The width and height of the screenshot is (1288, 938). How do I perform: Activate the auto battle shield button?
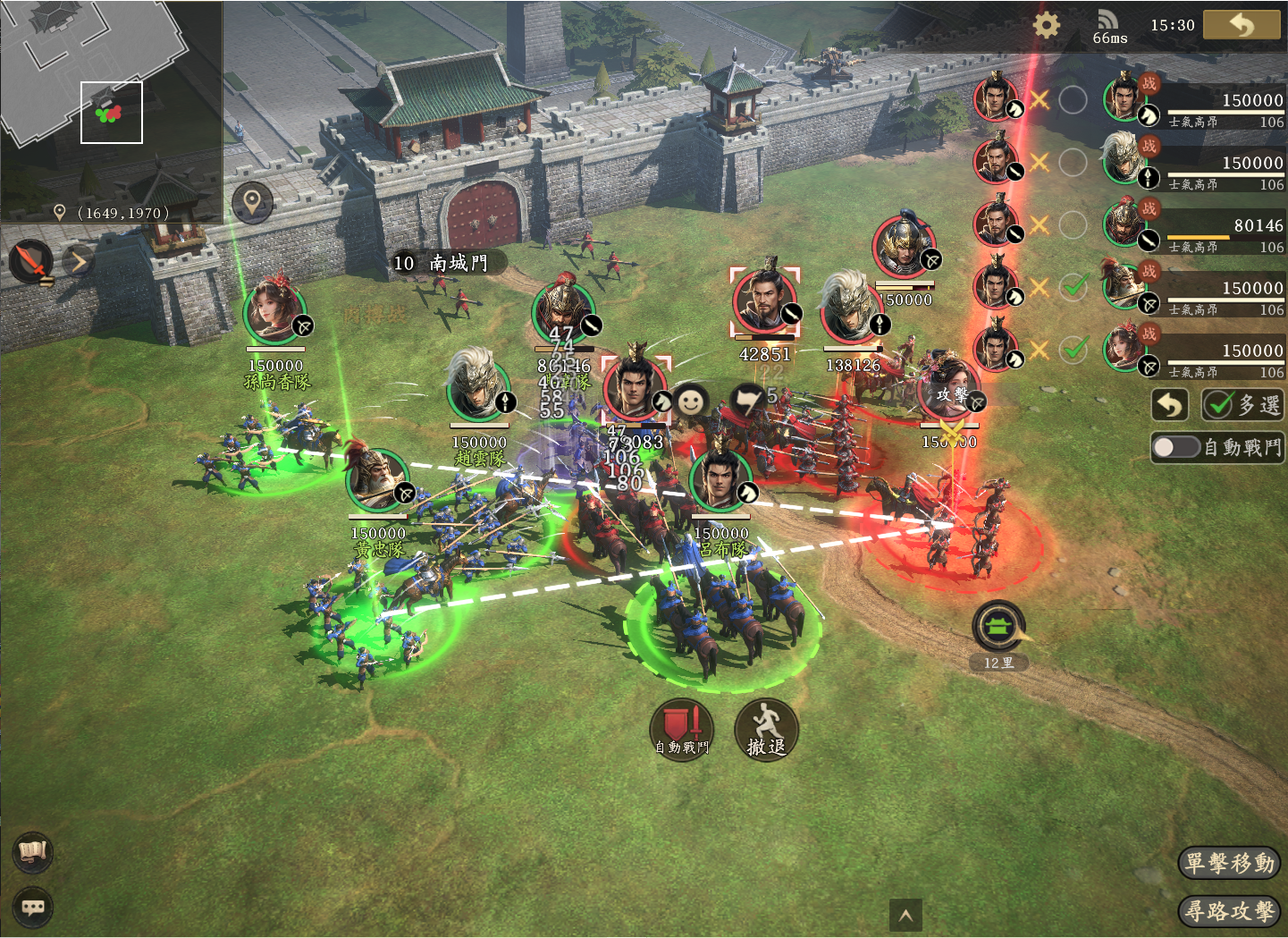pyautogui.click(x=682, y=728)
